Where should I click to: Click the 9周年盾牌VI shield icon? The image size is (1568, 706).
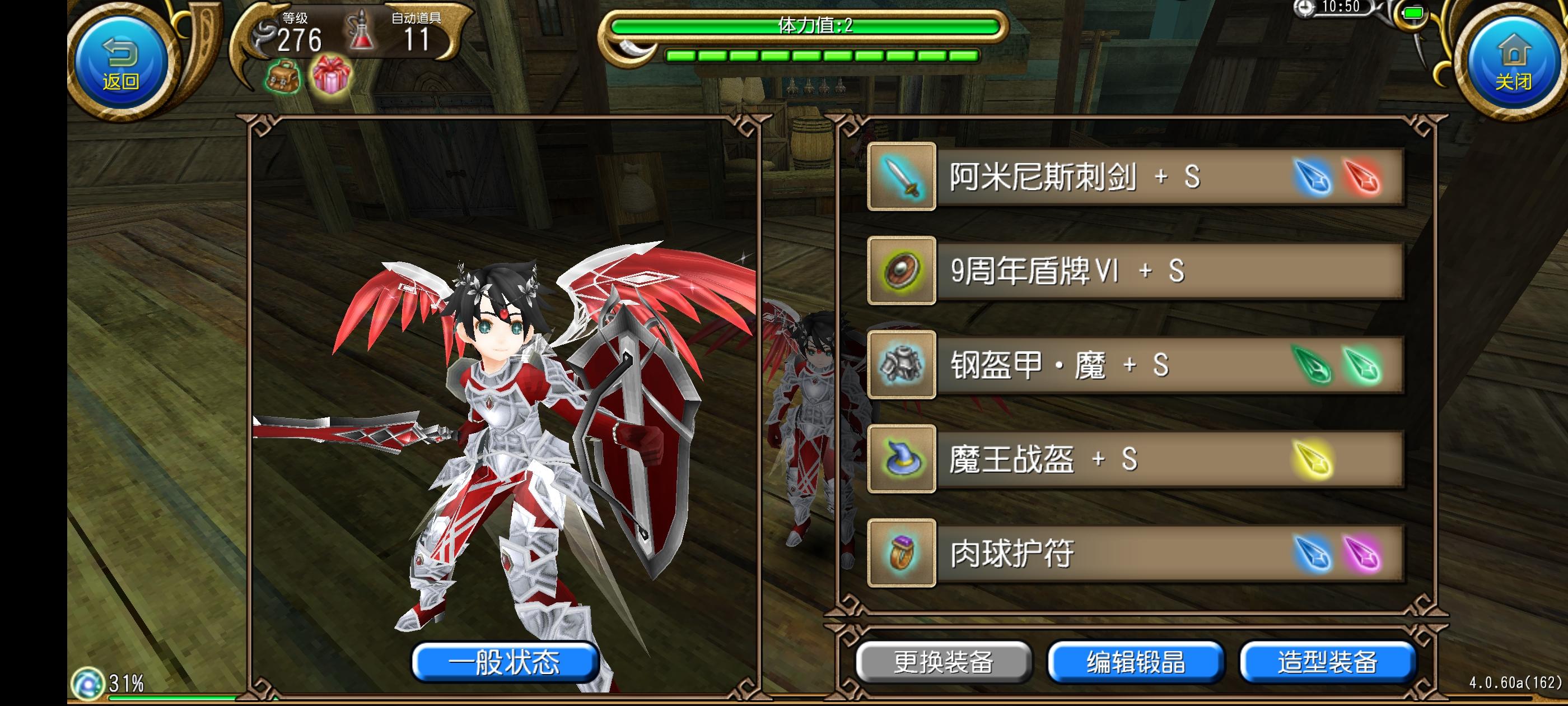(903, 273)
